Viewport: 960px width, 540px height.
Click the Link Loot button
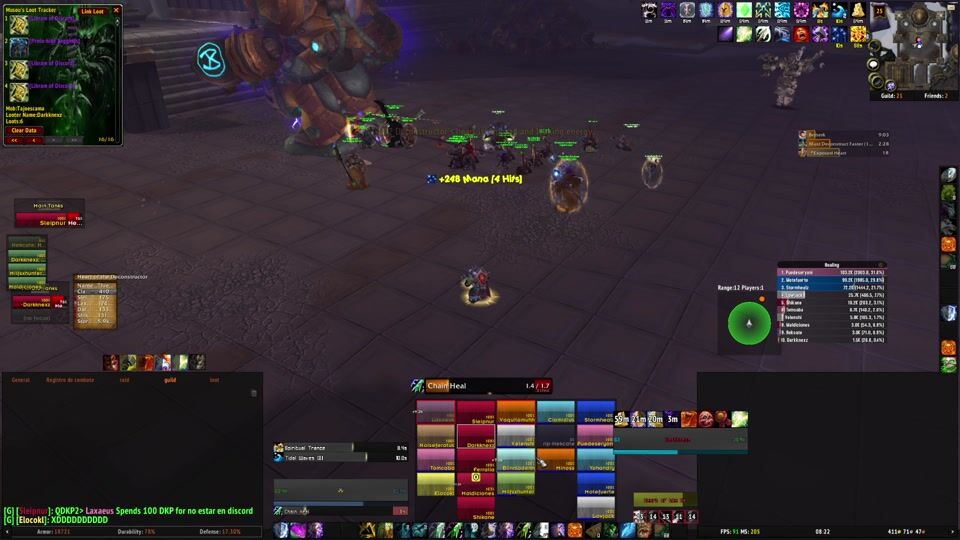92,11
